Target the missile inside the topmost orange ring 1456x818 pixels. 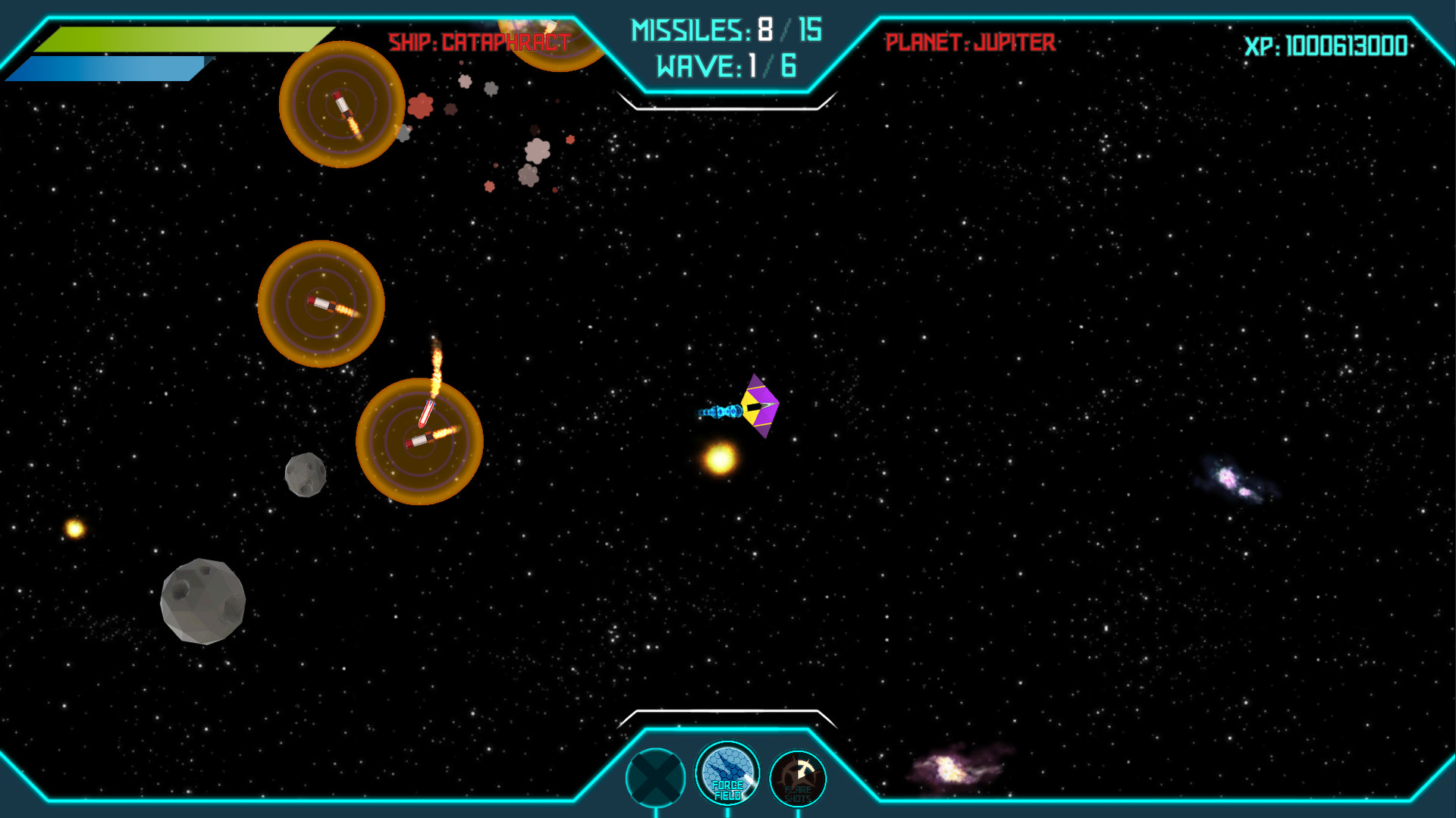coord(340,106)
